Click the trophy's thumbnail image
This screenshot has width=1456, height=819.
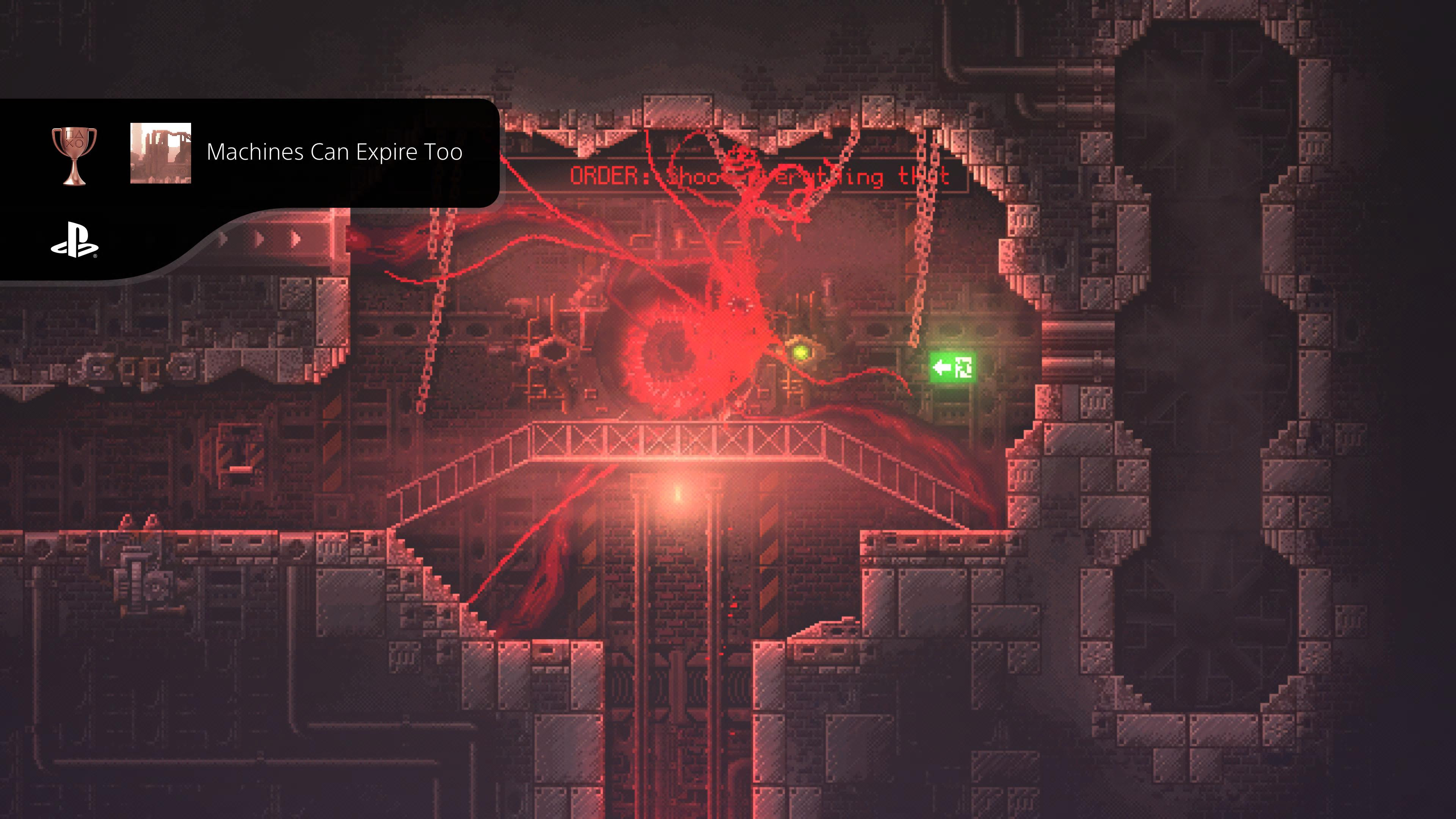(160, 153)
